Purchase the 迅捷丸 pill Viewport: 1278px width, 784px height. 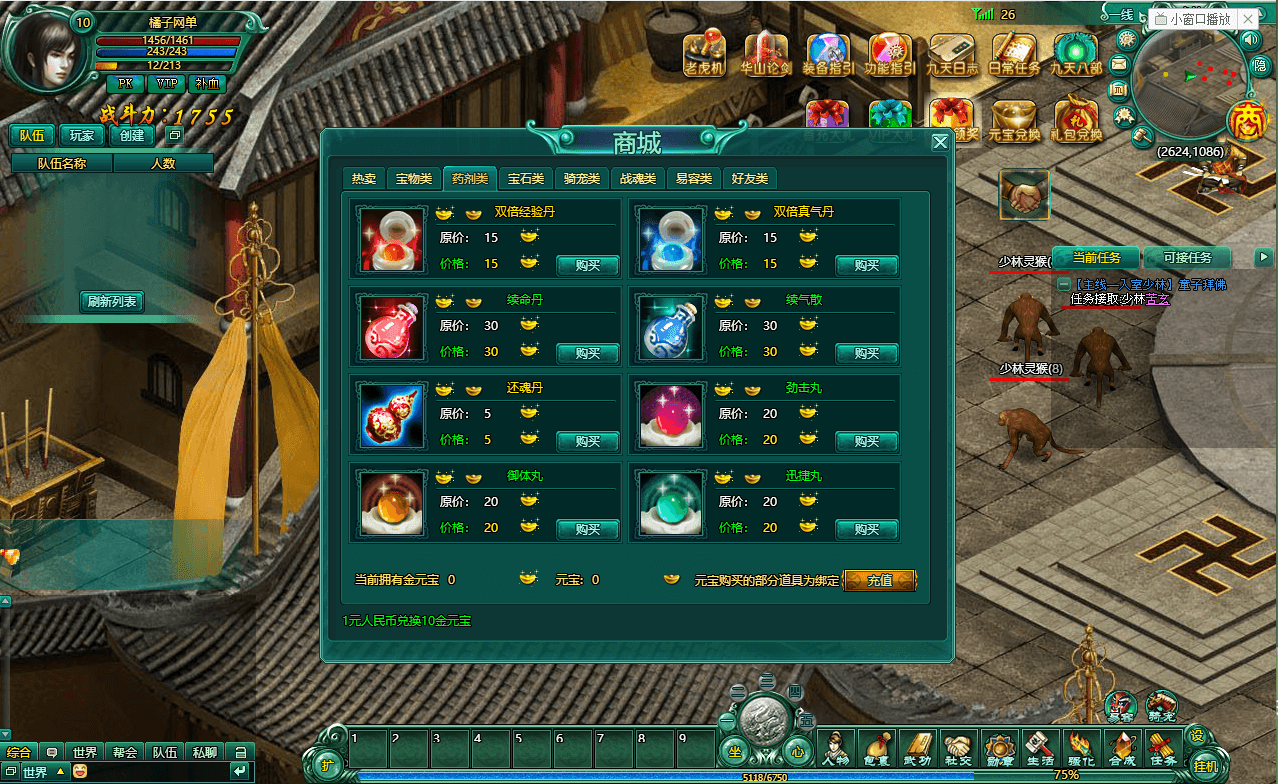click(x=866, y=529)
